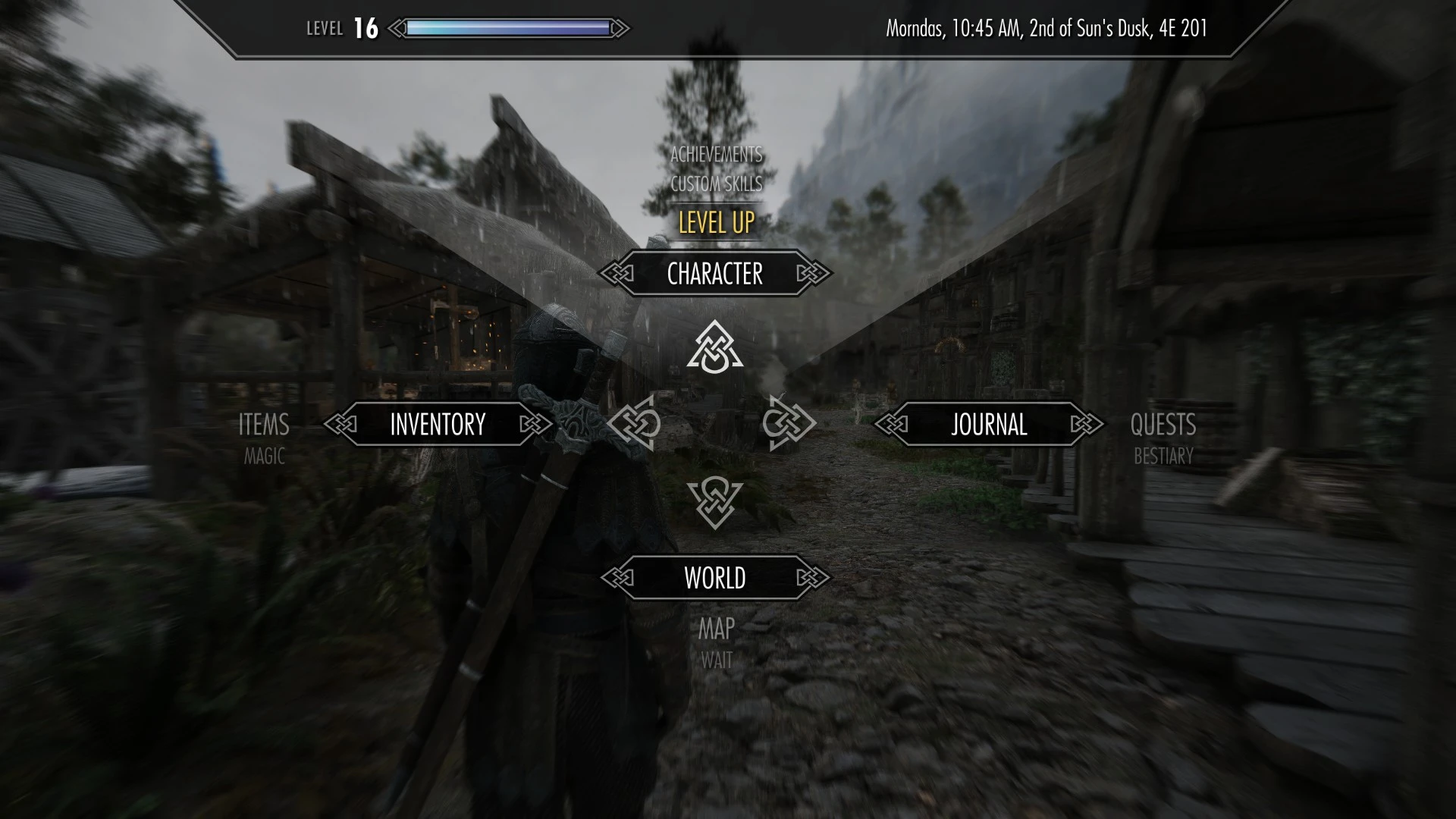
Task: Select the Level Up option
Action: click(716, 223)
